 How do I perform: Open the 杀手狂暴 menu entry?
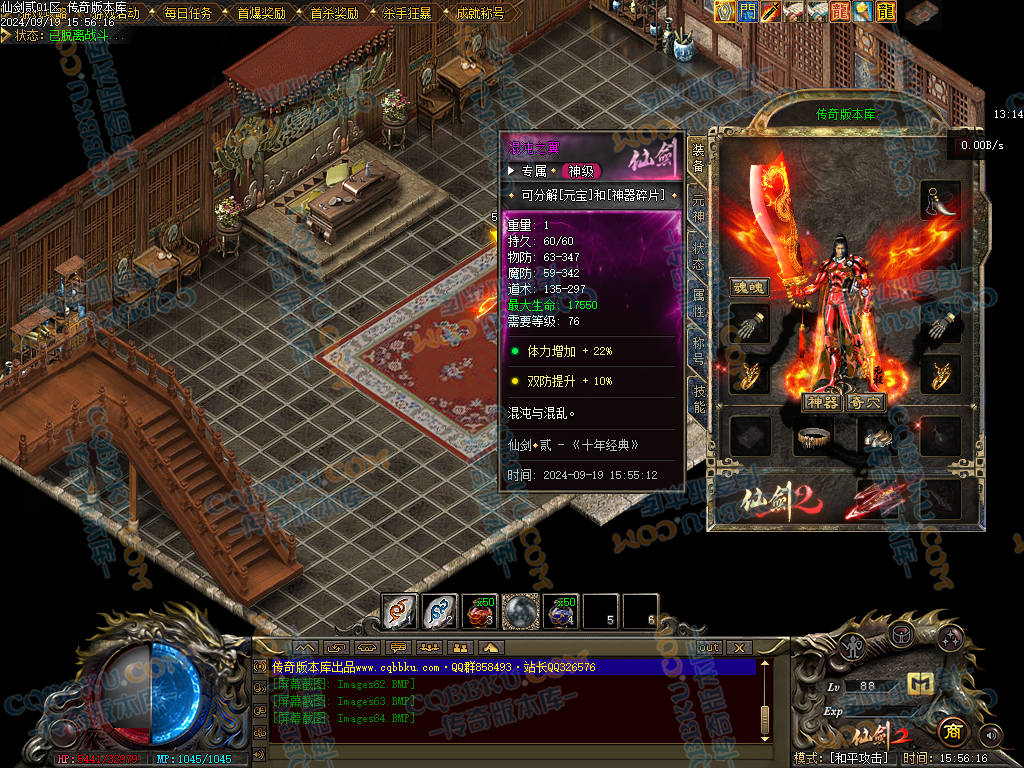(x=407, y=14)
